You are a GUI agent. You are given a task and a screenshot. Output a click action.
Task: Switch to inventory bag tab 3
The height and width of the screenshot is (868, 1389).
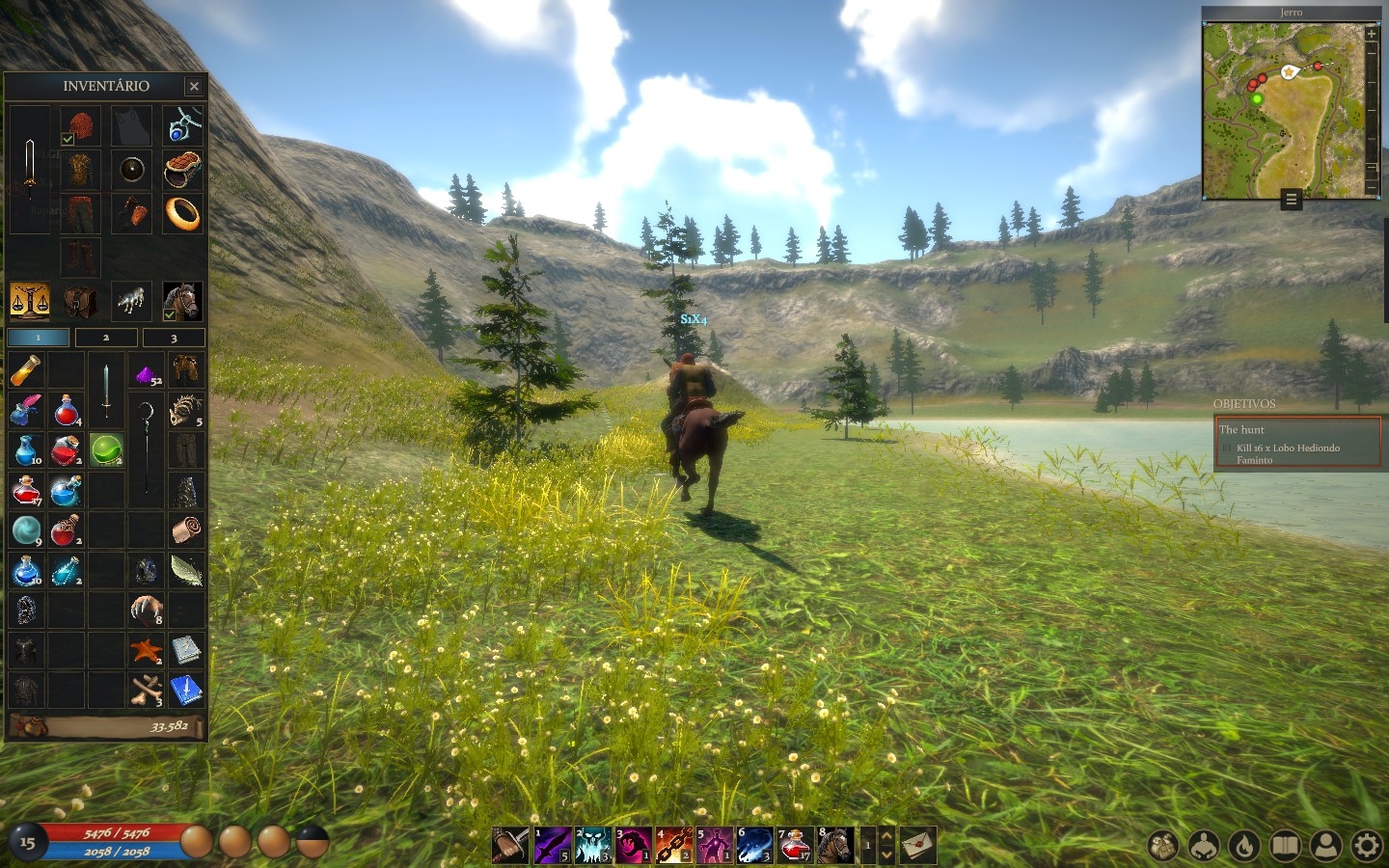click(174, 338)
